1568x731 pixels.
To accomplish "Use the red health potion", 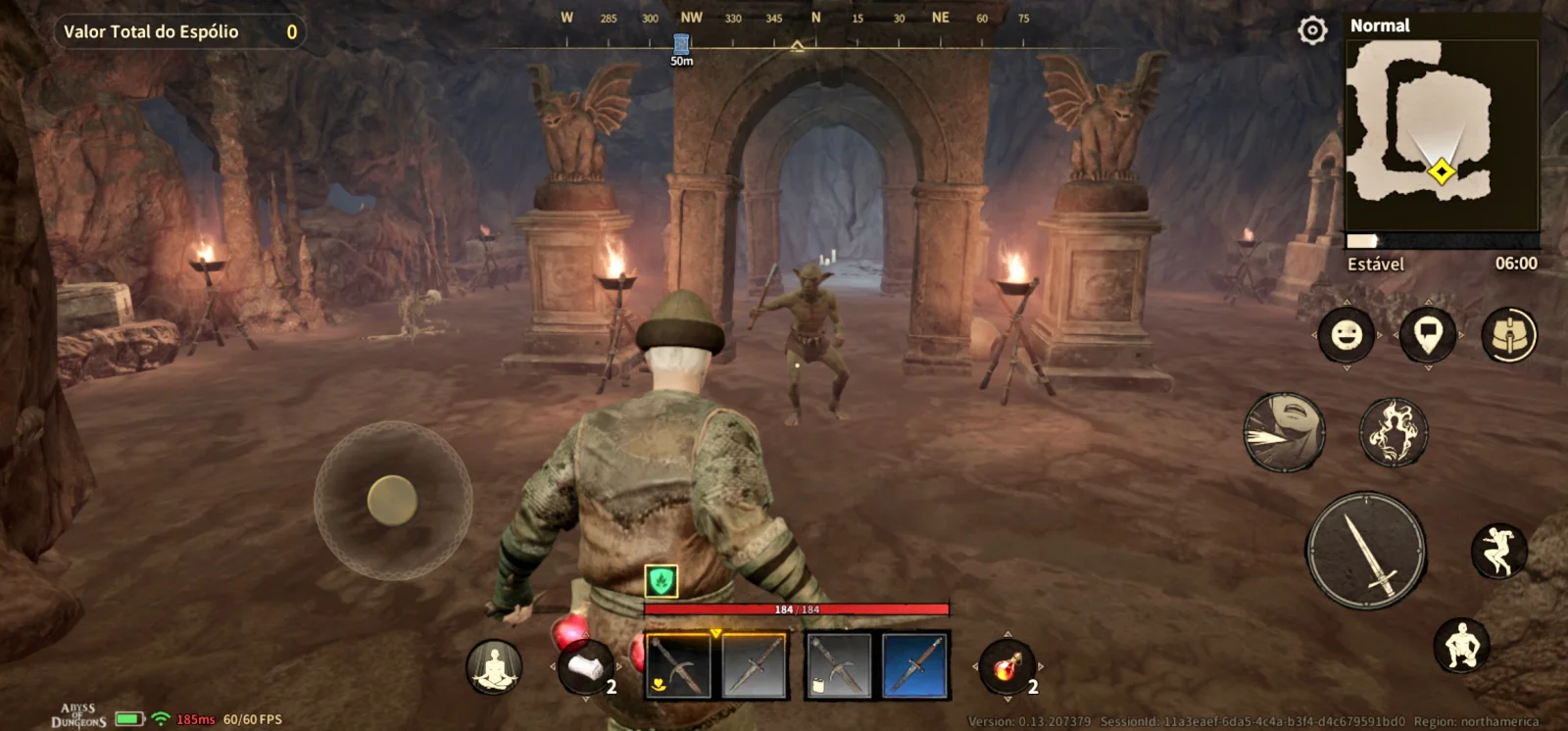I will (x=1007, y=667).
